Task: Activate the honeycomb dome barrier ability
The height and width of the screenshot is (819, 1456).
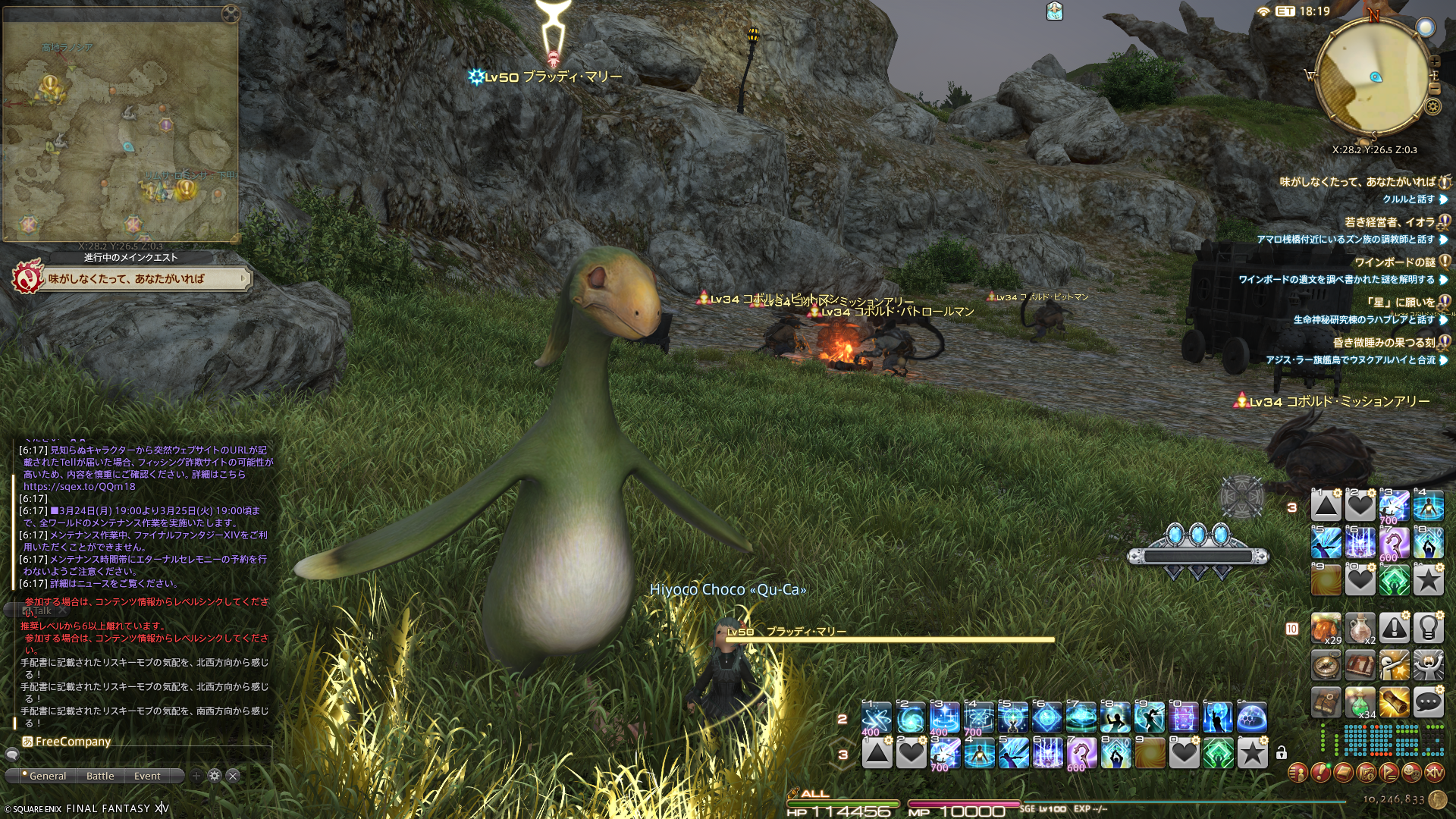Action: tap(1251, 717)
